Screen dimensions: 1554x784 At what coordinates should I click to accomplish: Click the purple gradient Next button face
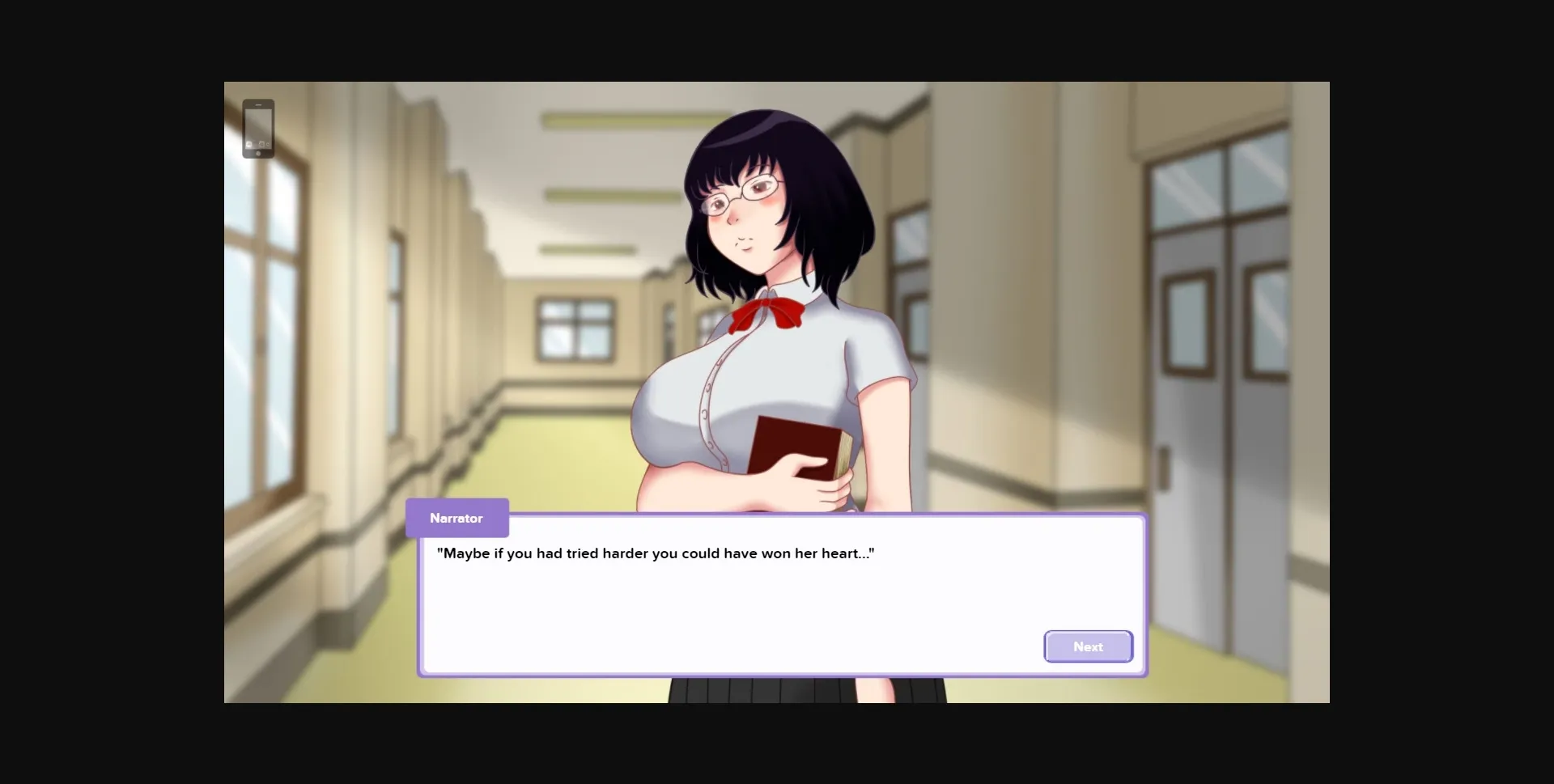click(x=1088, y=646)
